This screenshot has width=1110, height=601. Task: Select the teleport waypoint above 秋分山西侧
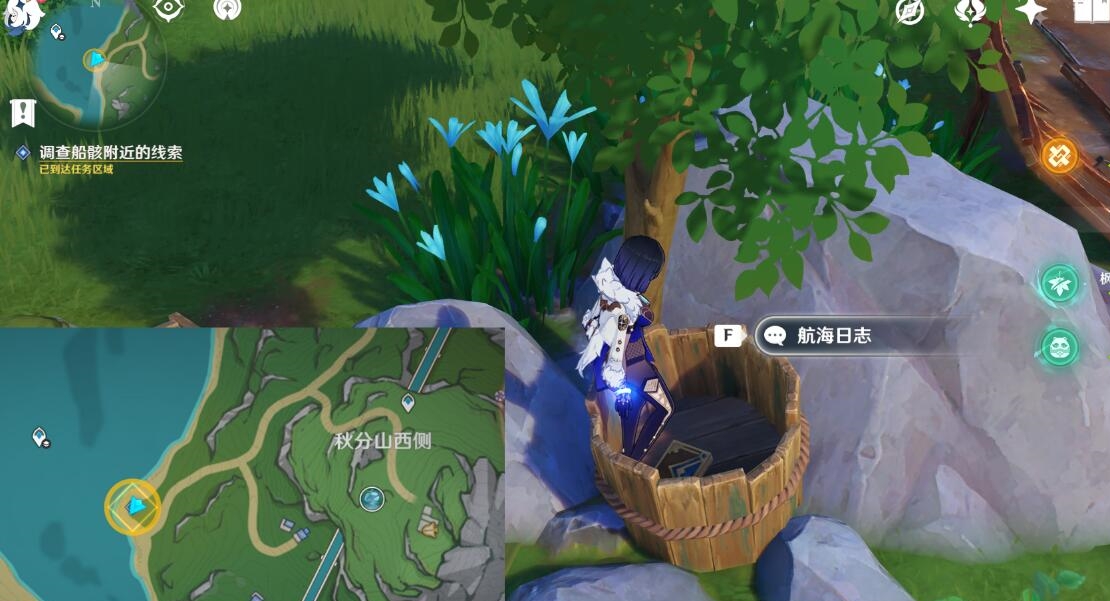pos(408,403)
